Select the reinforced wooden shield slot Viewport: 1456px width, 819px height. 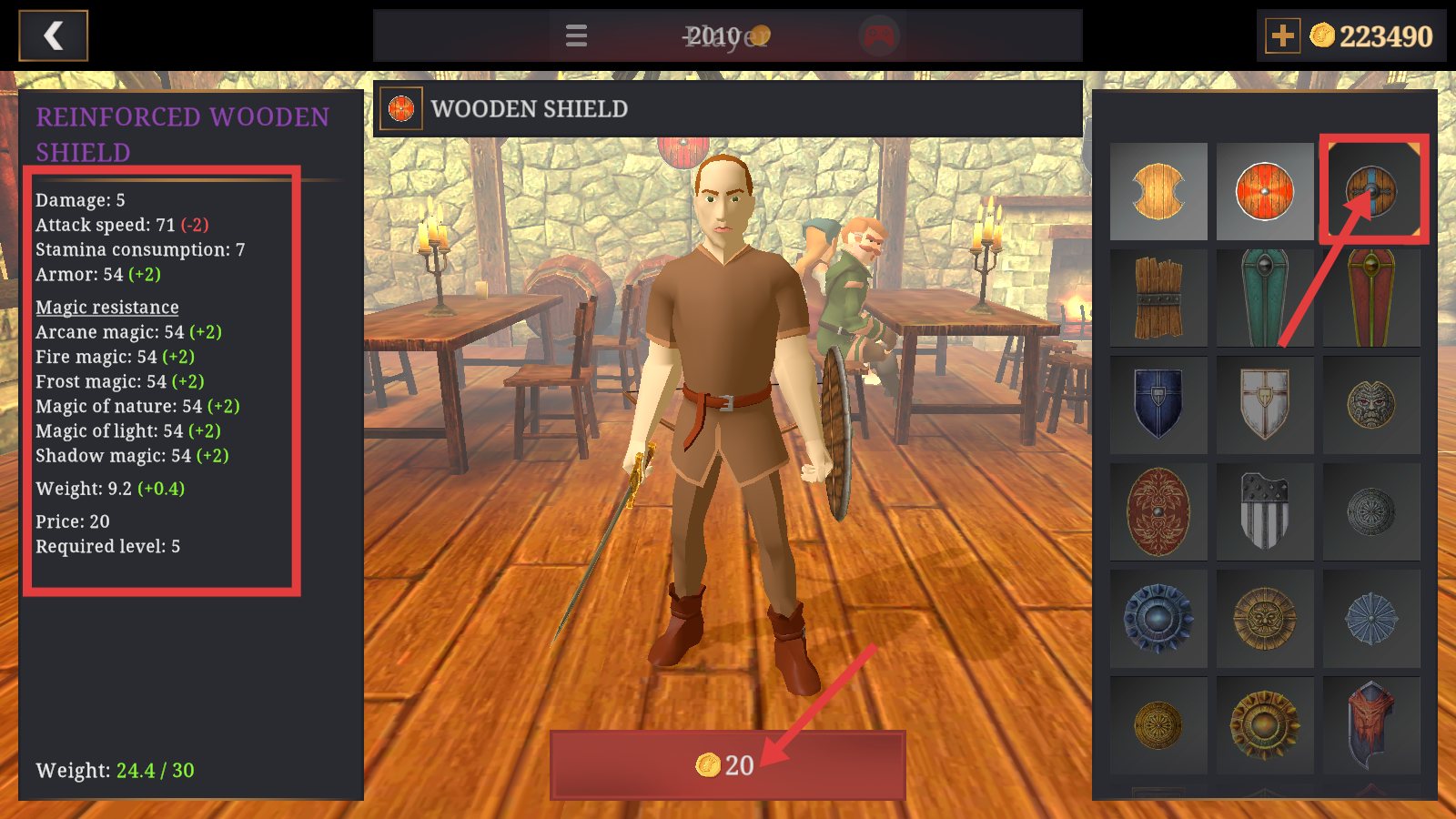1371,191
